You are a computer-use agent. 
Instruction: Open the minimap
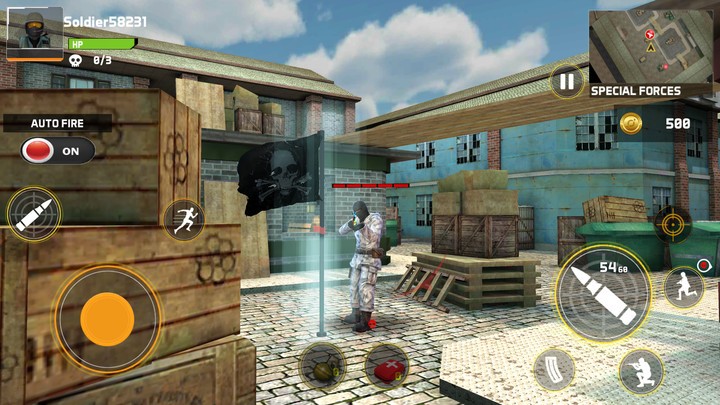click(x=651, y=45)
